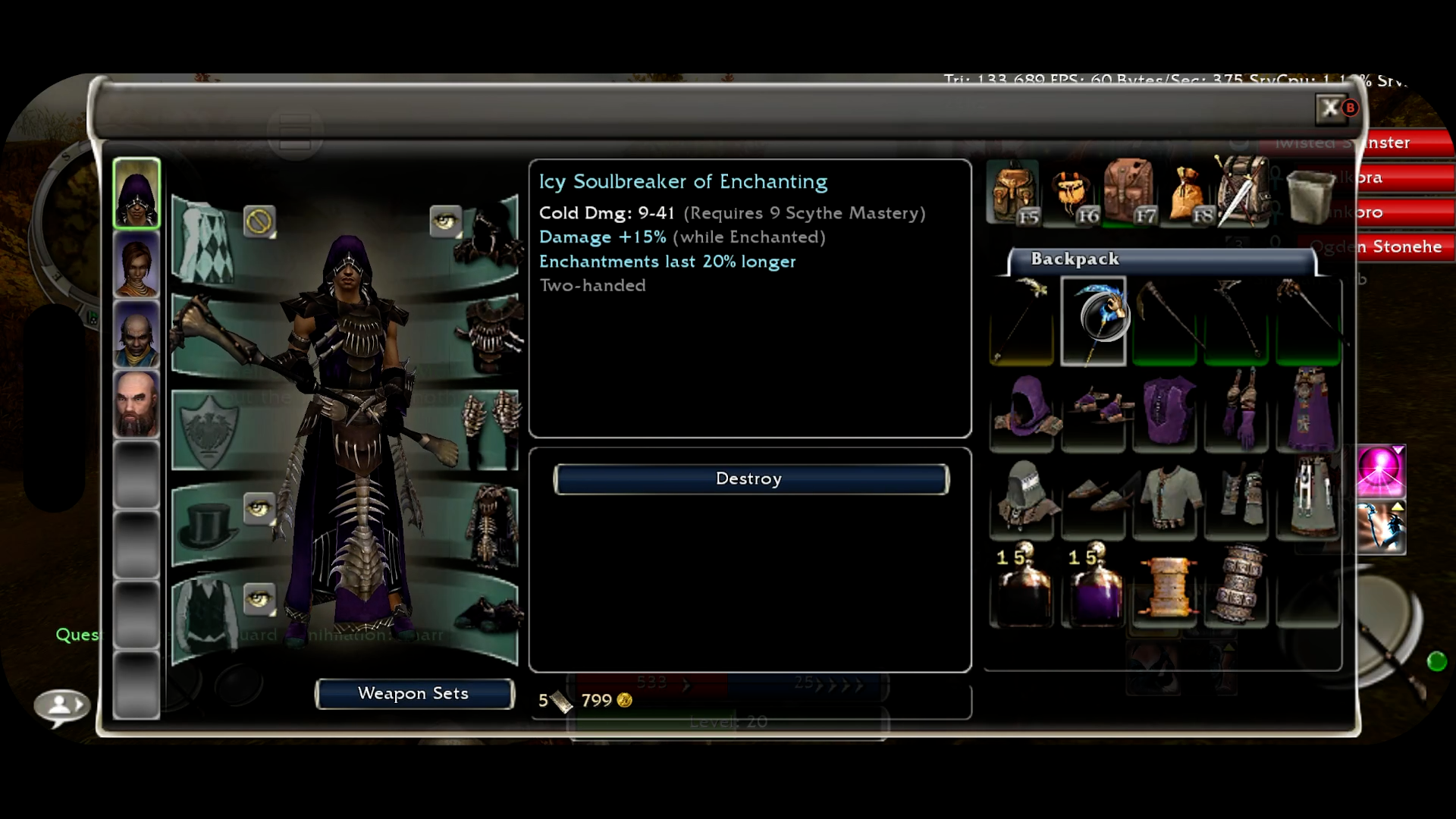The image size is (1456, 819).
Task: Open the chat speech bubble icon
Action: (62, 706)
